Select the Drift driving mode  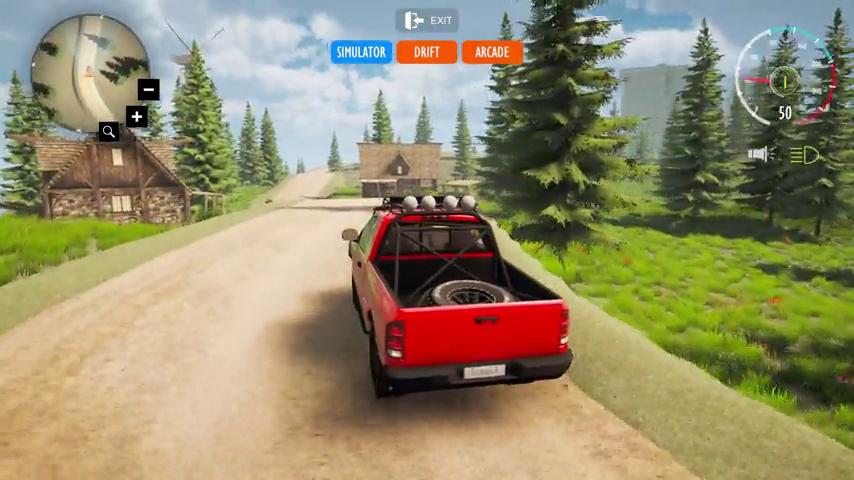point(427,52)
